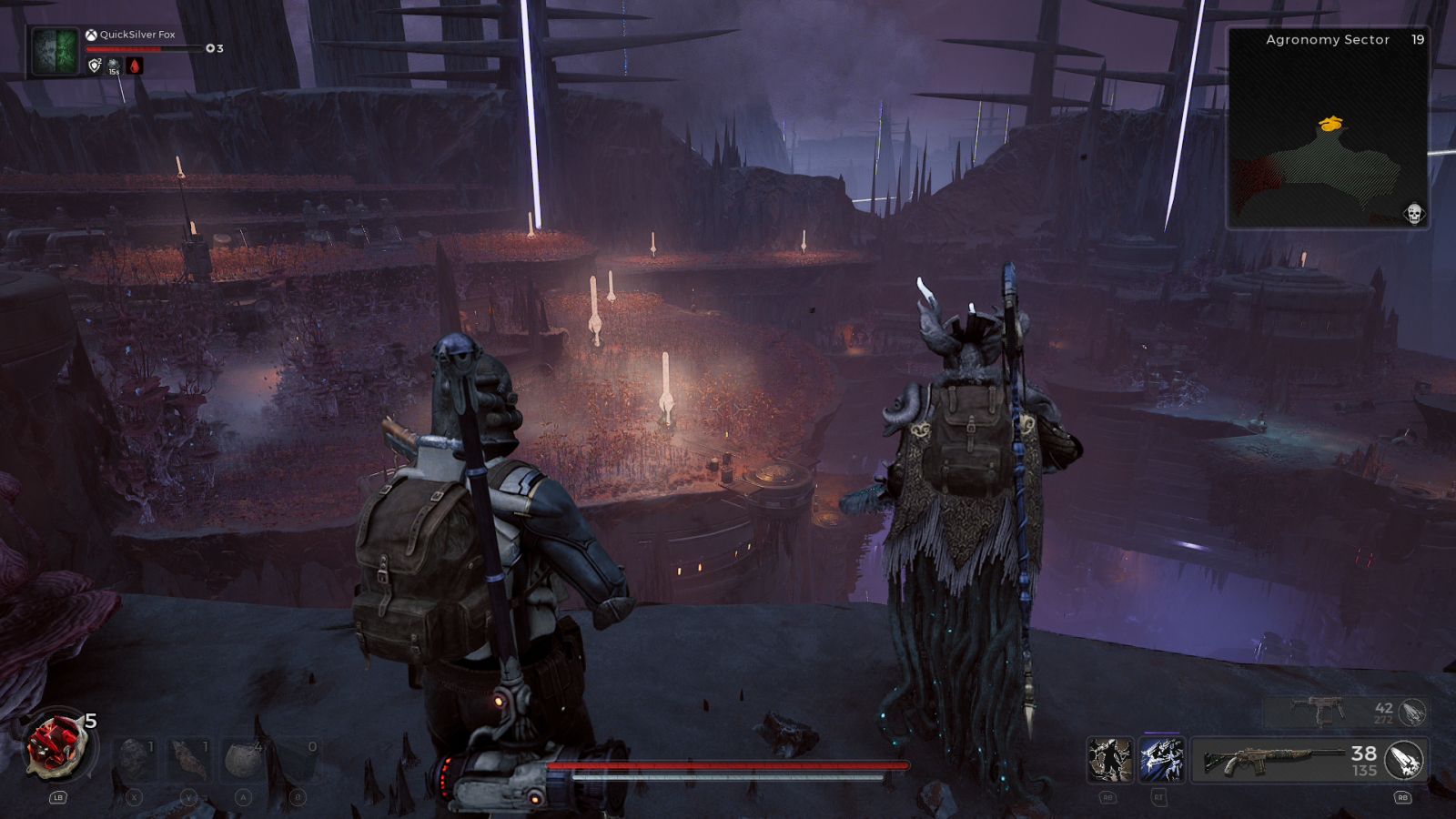Trigger the long gun's weapon mod icon
Viewport: 1456px width, 819px height.
point(1404,760)
